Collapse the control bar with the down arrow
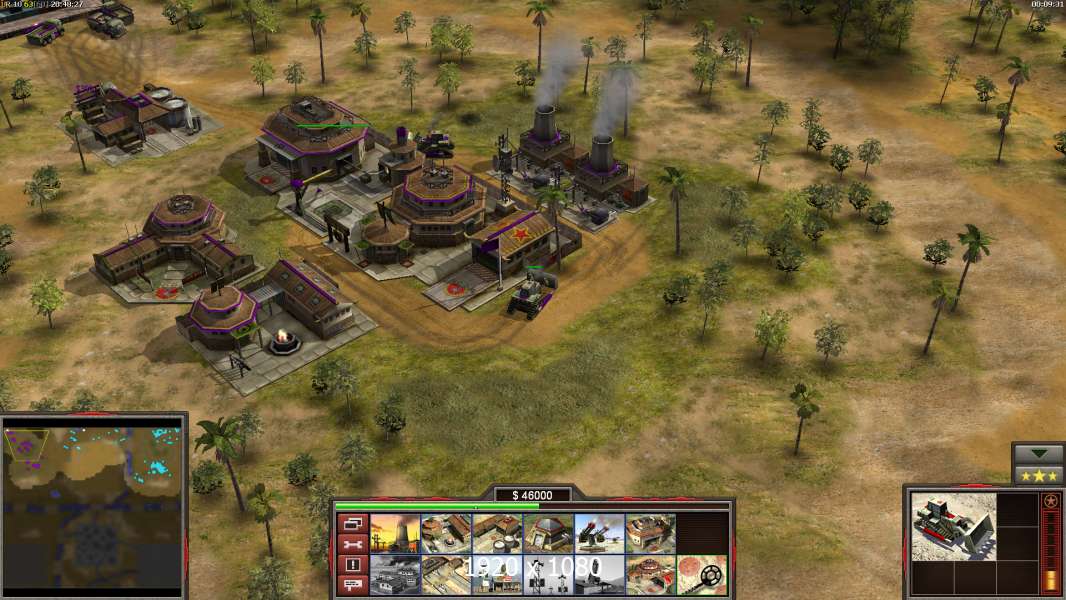 pos(1038,454)
